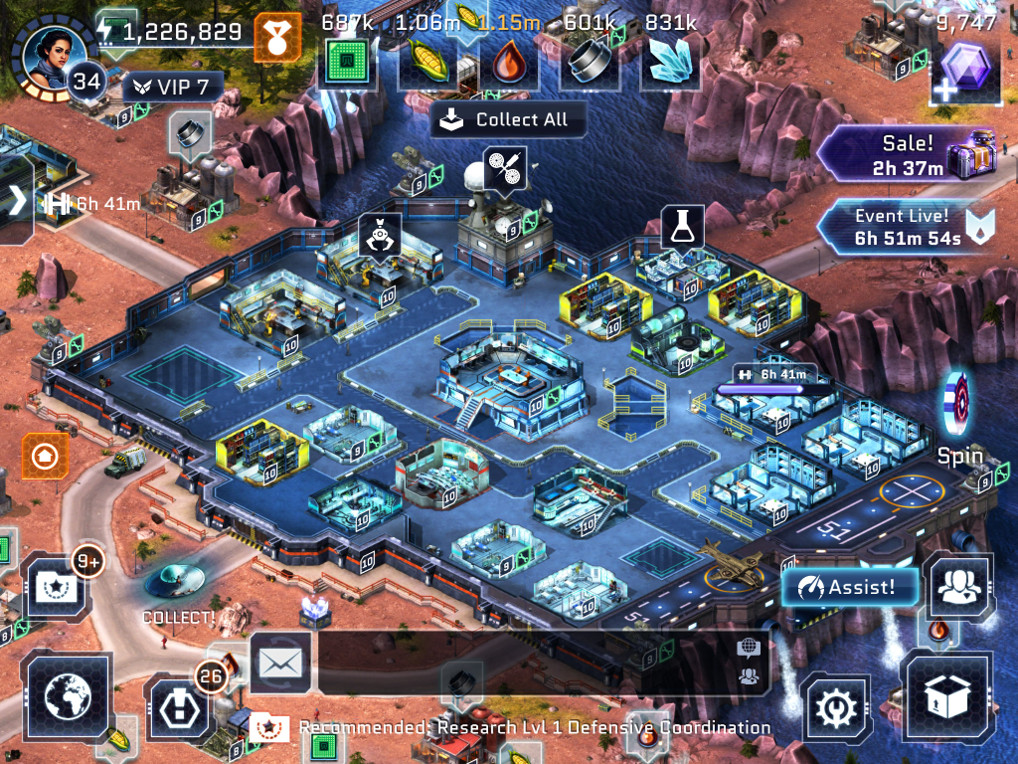Activate the Assist! button
The image size is (1018, 764).
click(x=850, y=587)
